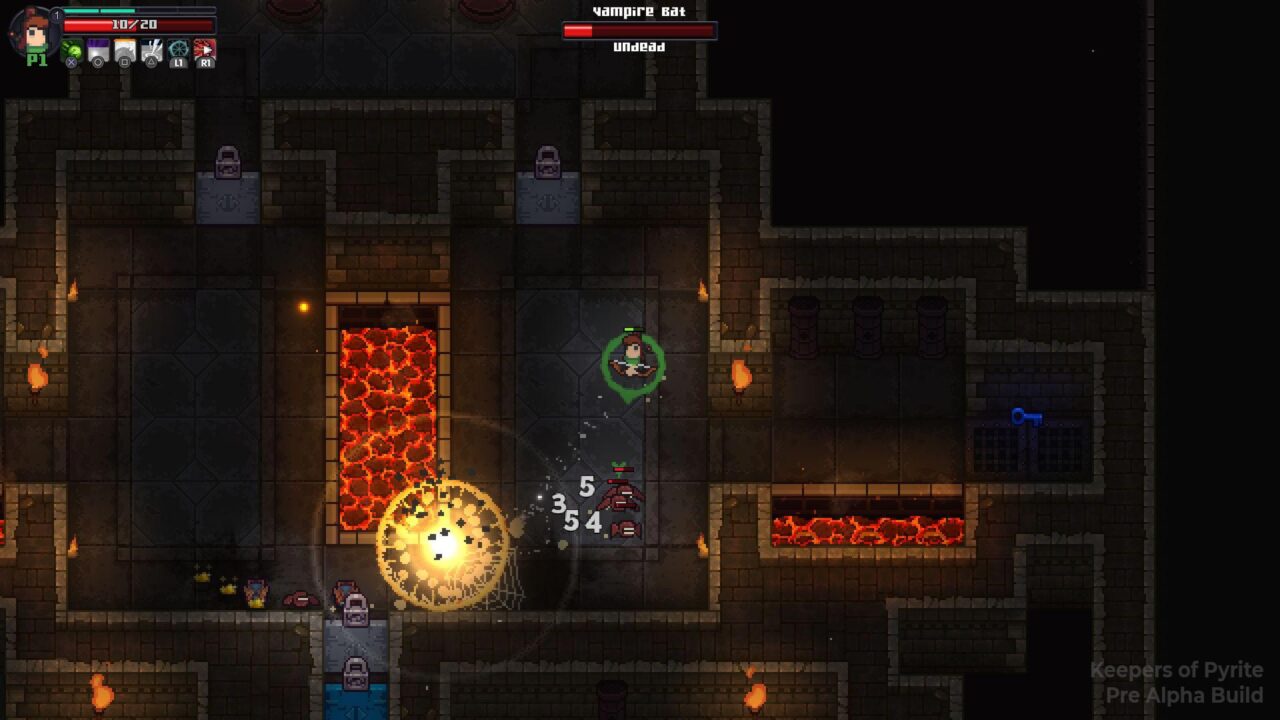Select the purple-topped ability on cooldown

tap(98, 50)
